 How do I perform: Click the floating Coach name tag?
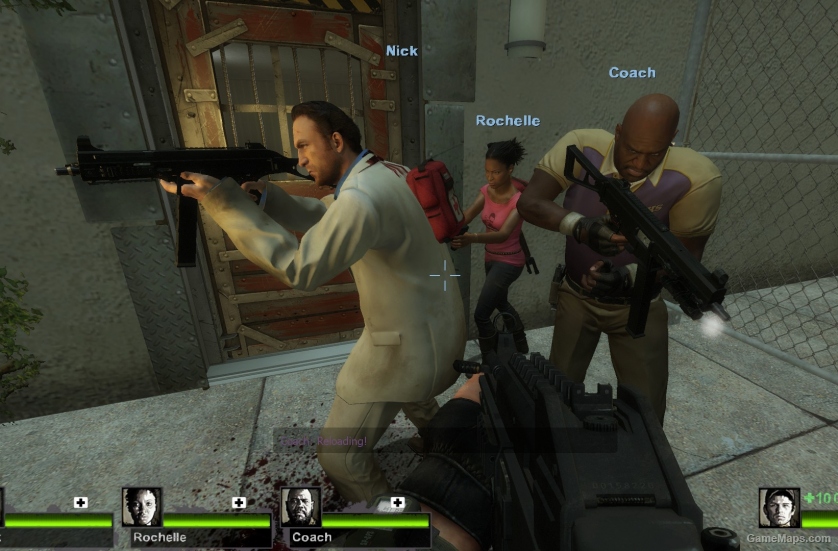632,72
